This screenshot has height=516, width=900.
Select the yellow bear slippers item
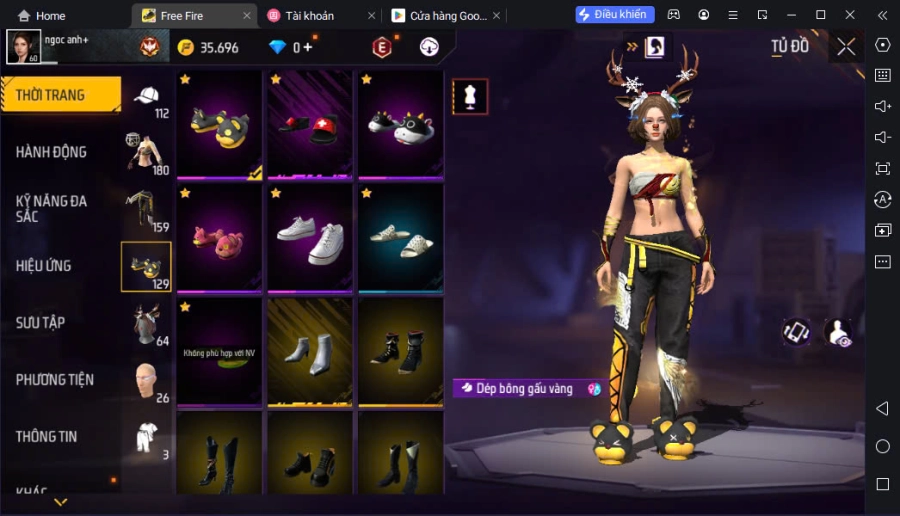[220, 125]
